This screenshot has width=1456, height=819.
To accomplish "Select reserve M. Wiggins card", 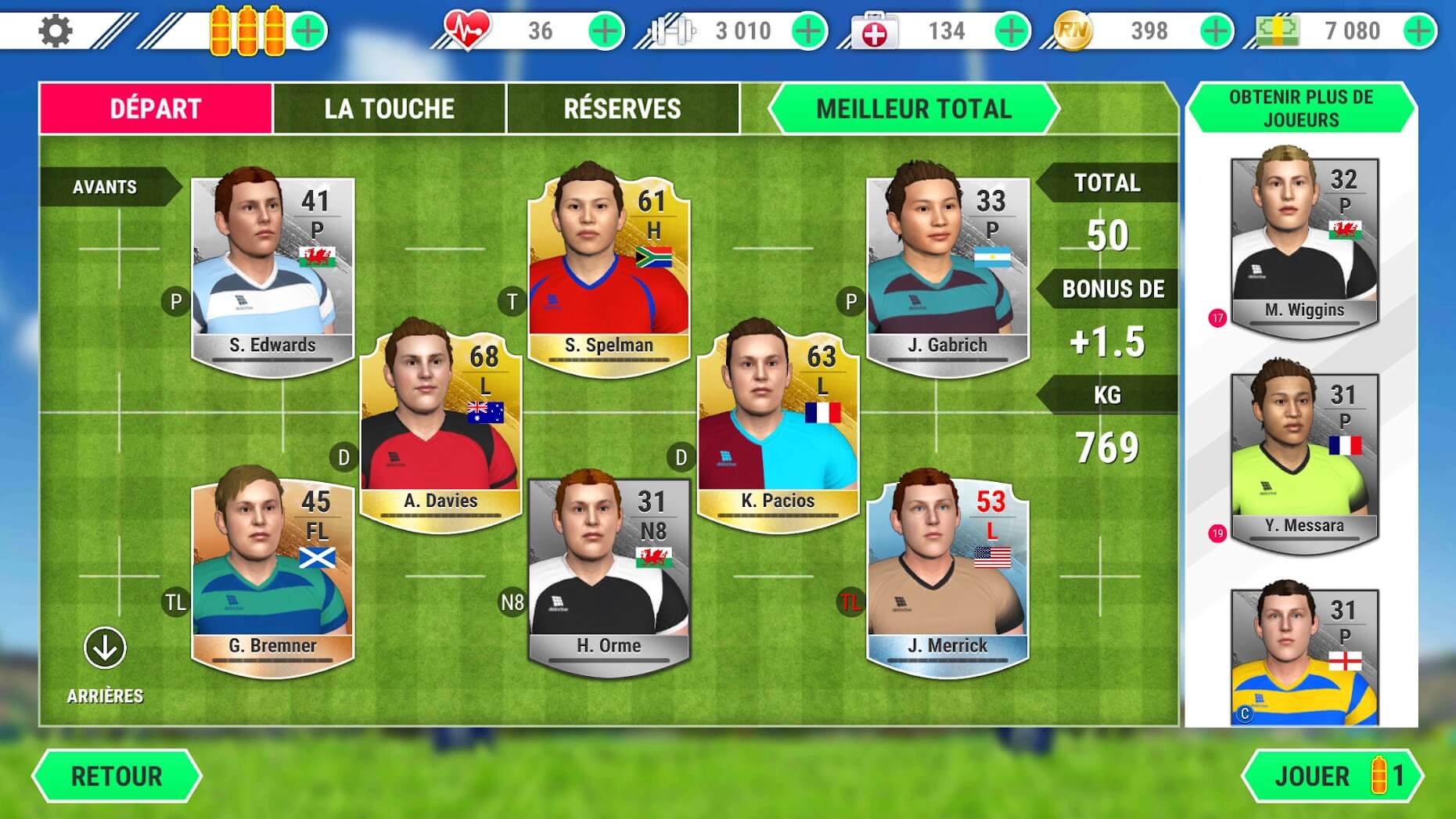I will (1304, 244).
